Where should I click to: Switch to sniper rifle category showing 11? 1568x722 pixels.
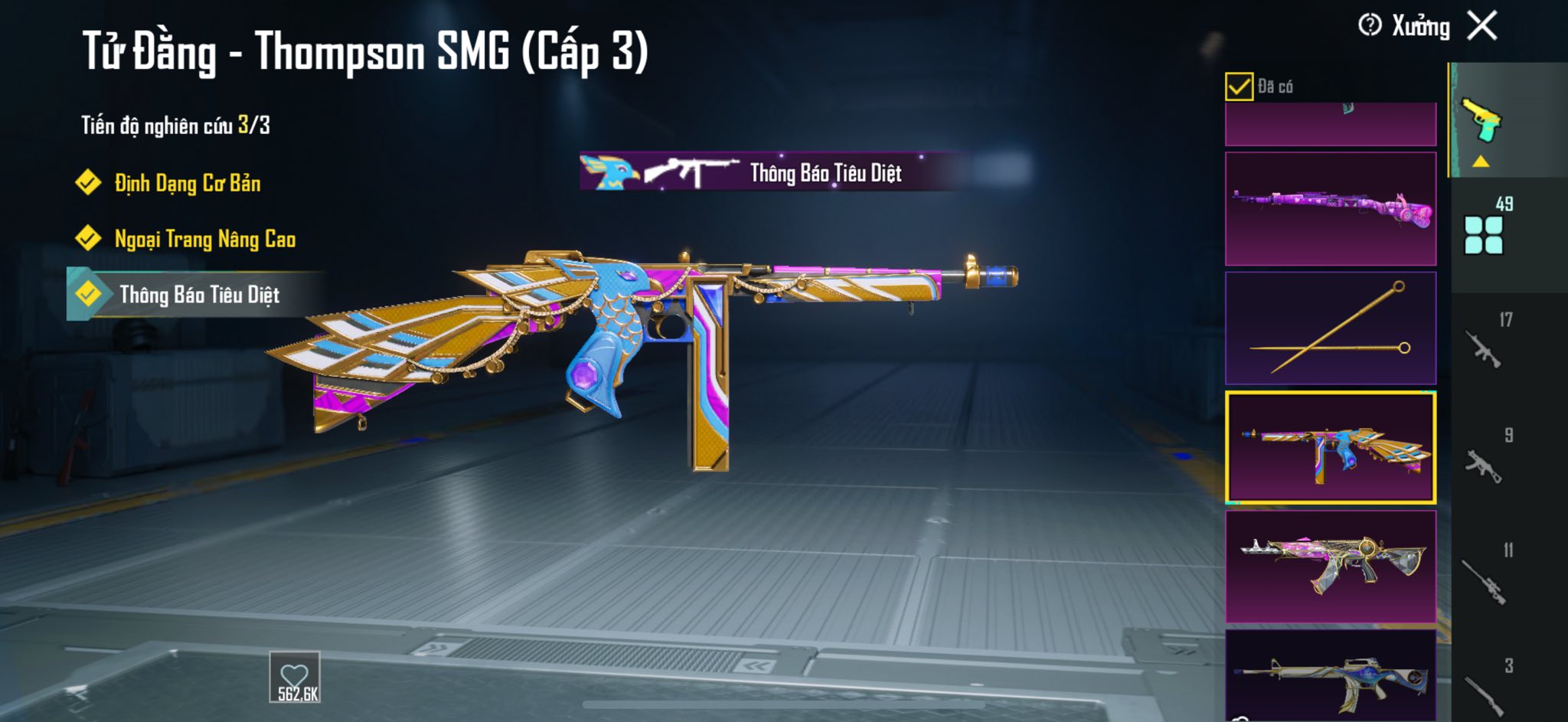point(1485,580)
